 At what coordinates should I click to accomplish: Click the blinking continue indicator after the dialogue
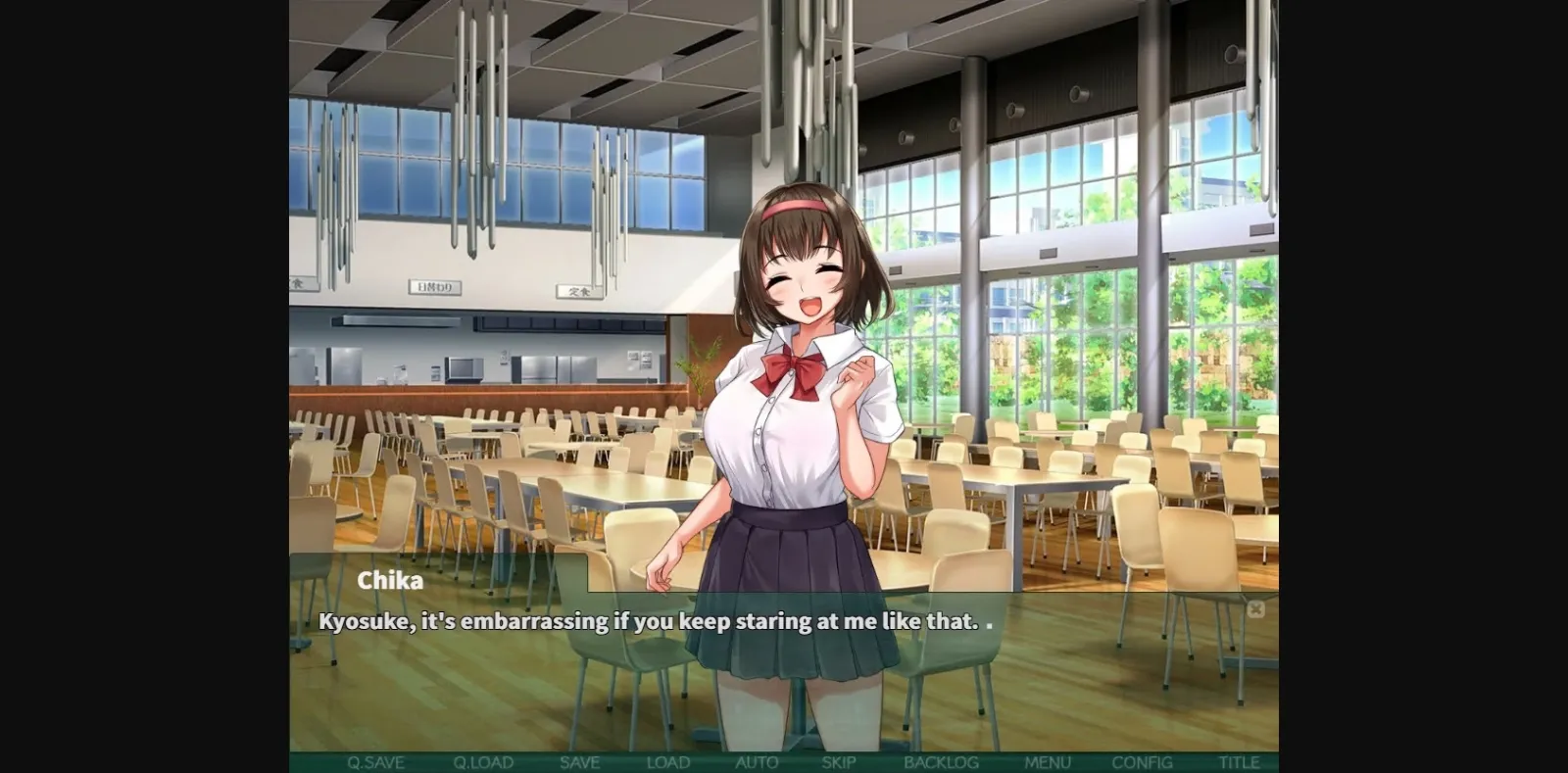tap(990, 625)
